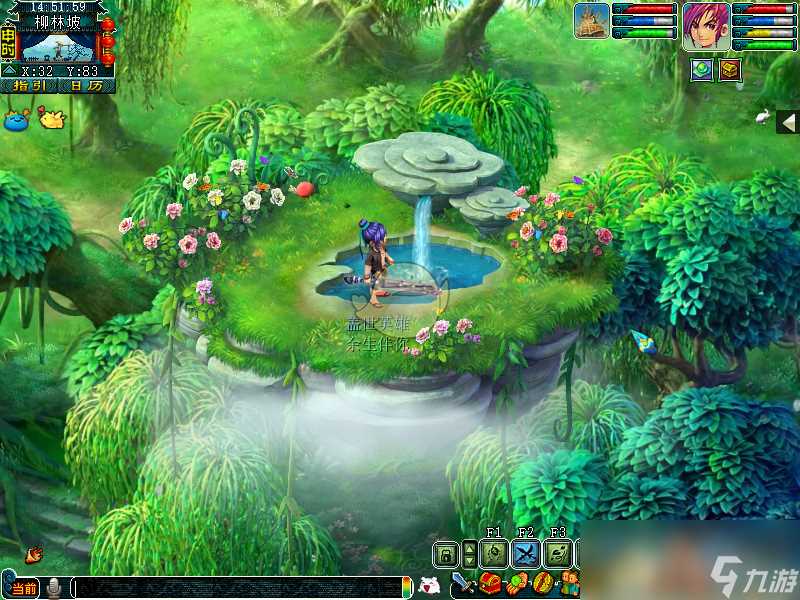Collapse the minimap with the up arrow
This screenshot has height=600, width=800.
pyautogui.click(x=8, y=70)
